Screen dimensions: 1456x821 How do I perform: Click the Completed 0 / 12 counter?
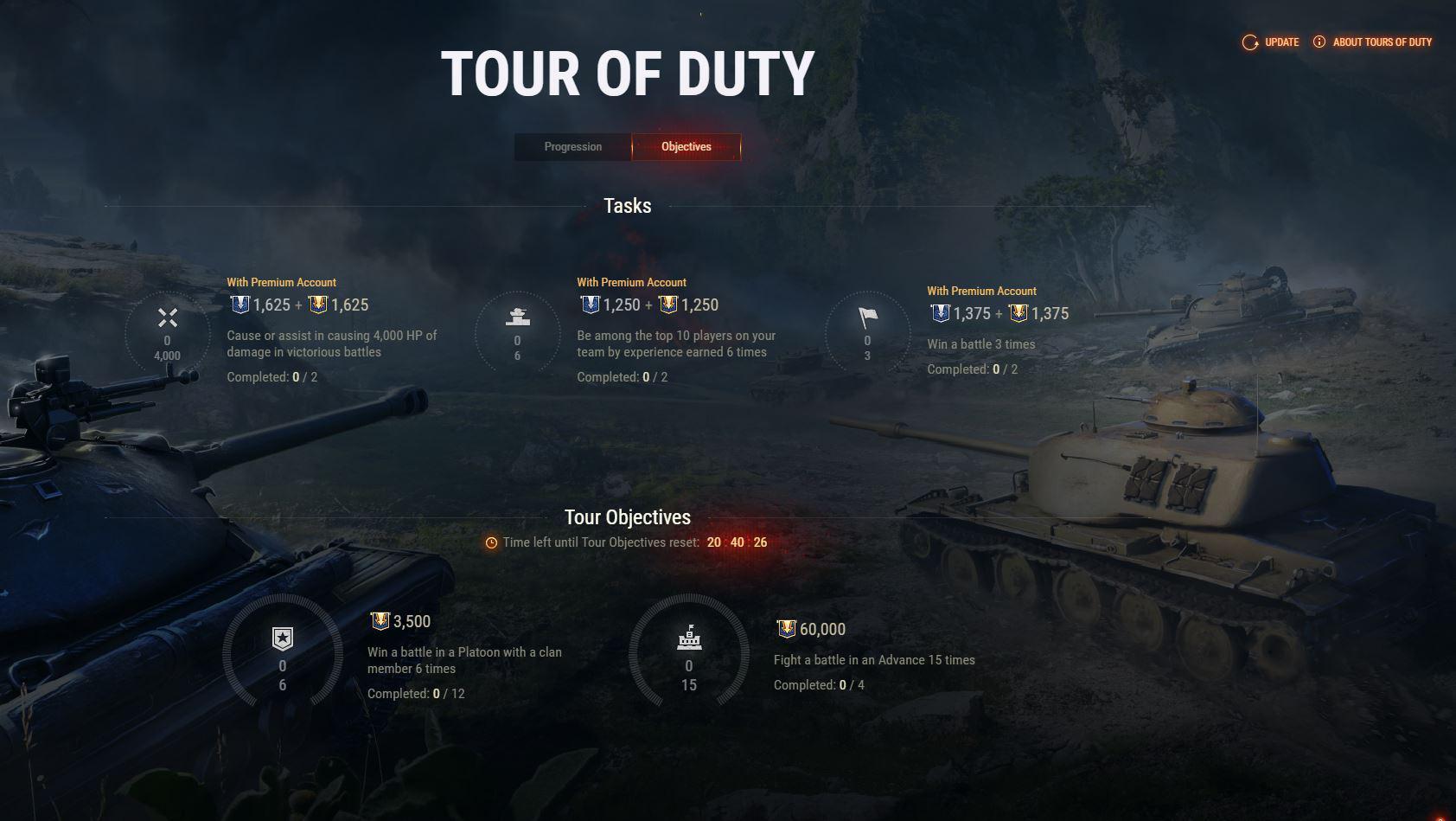click(418, 693)
